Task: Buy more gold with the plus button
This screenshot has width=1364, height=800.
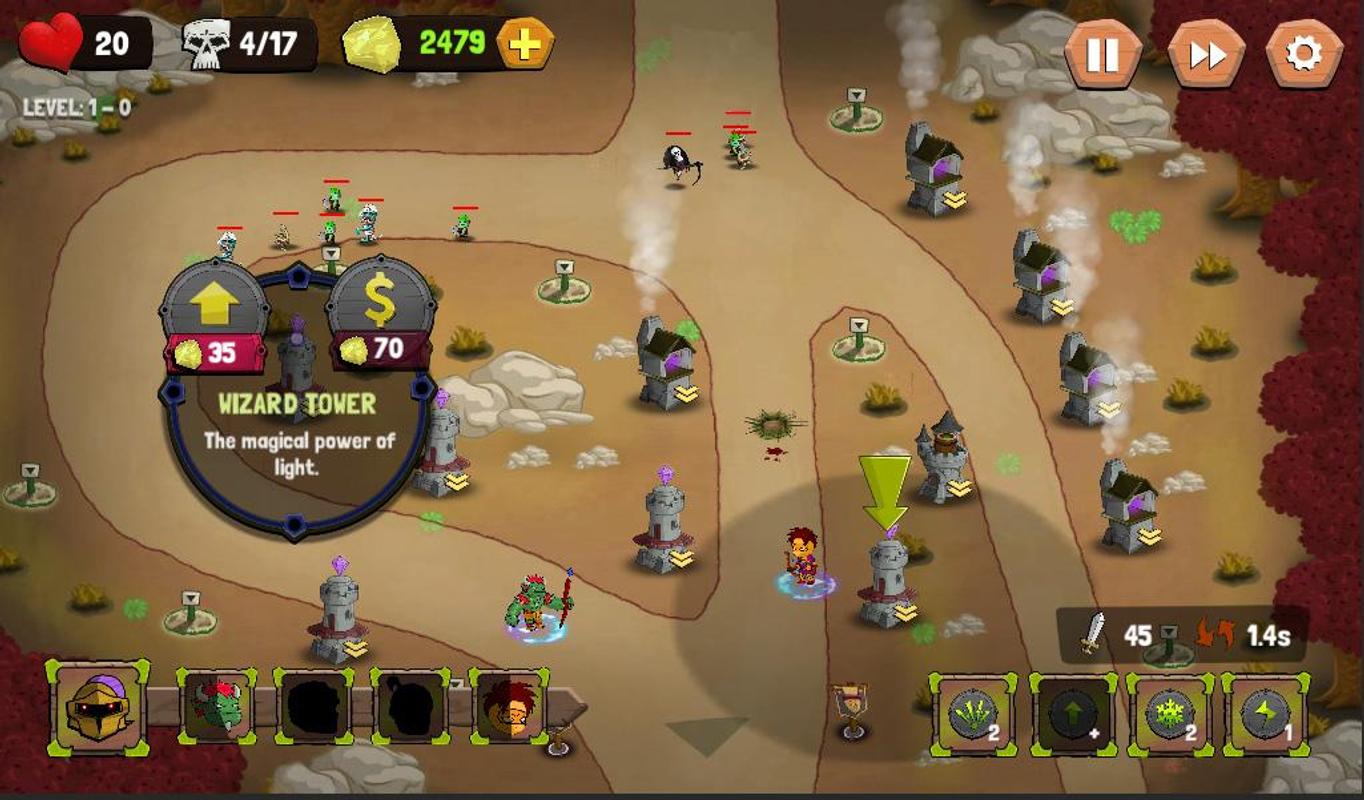Action: (x=524, y=44)
